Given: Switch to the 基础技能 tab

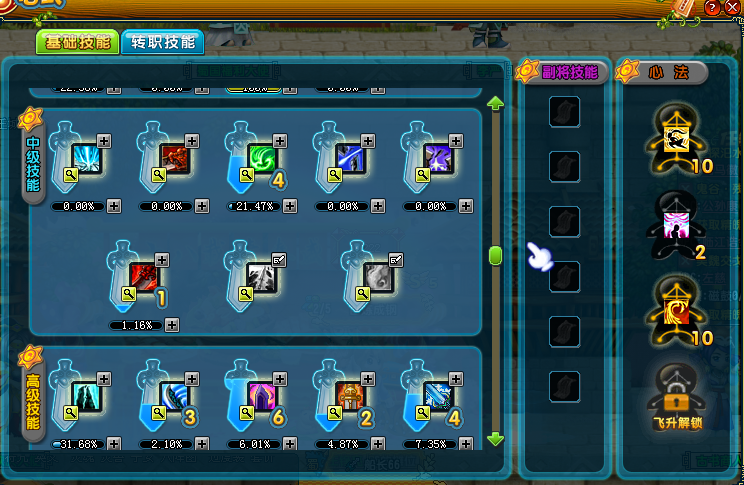Looking at the screenshot, I should (76, 42).
